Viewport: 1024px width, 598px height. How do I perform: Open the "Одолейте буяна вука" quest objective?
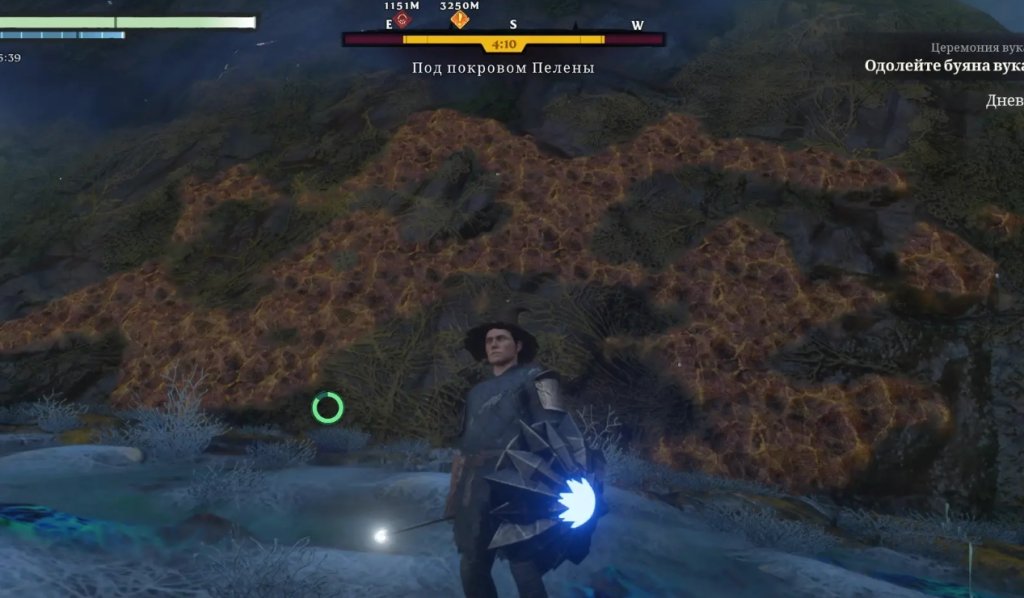[943, 66]
